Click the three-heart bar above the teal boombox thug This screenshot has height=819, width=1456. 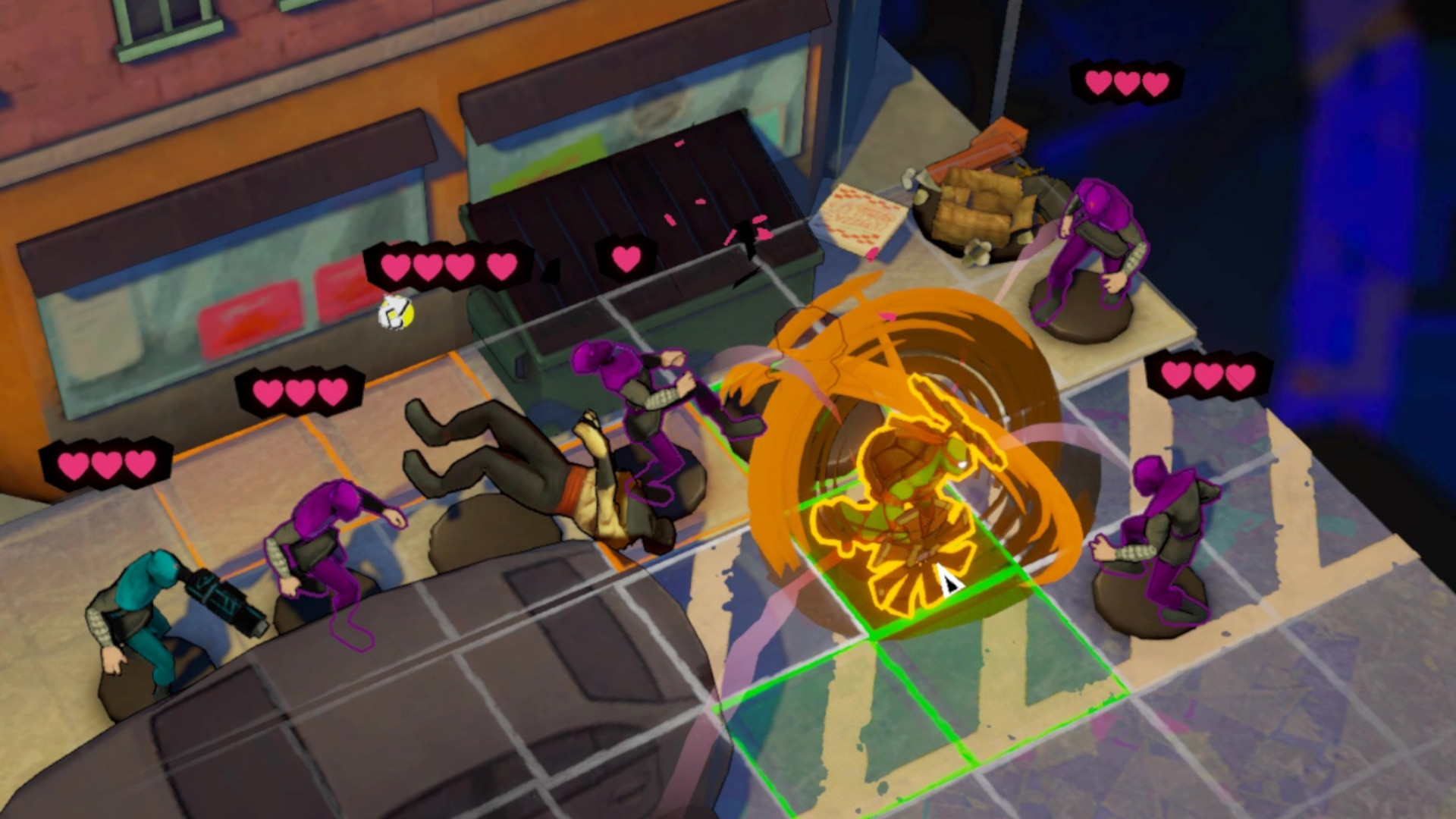pos(106,461)
